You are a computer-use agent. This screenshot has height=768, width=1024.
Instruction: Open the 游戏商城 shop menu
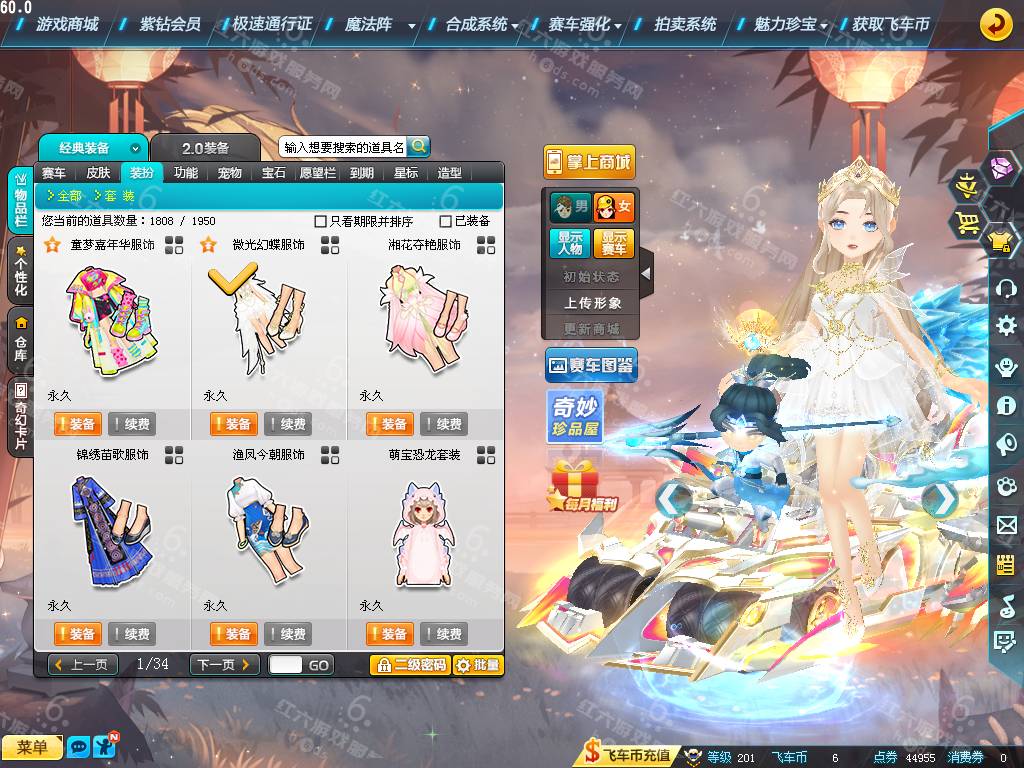[x=66, y=24]
